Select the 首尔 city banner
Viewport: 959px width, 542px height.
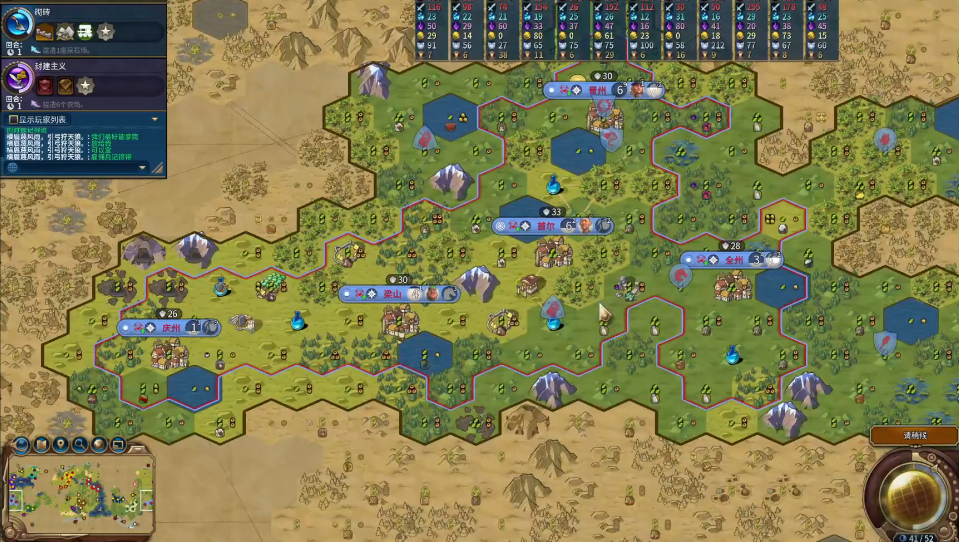[x=546, y=226]
